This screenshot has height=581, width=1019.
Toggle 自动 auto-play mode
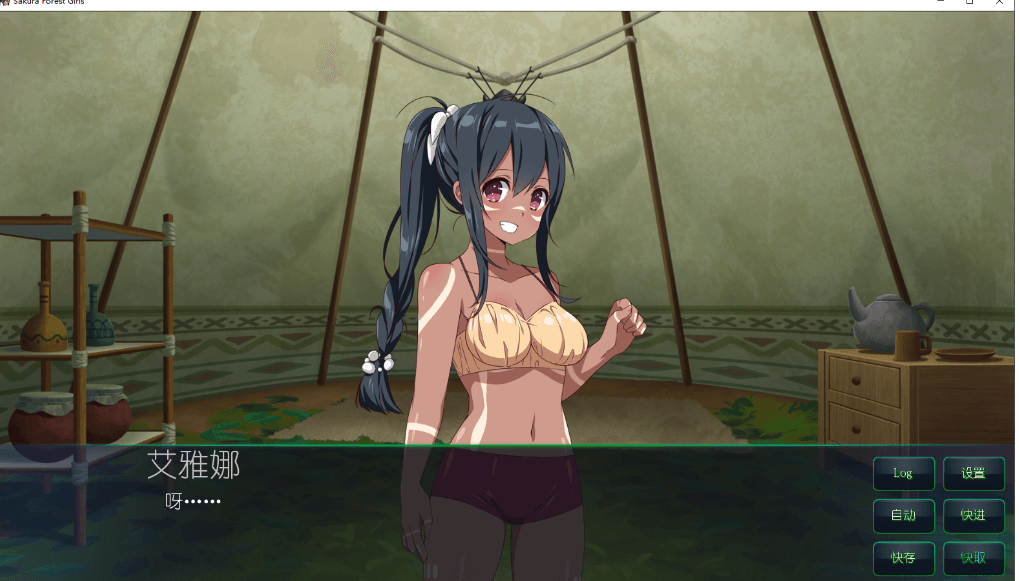(903, 516)
